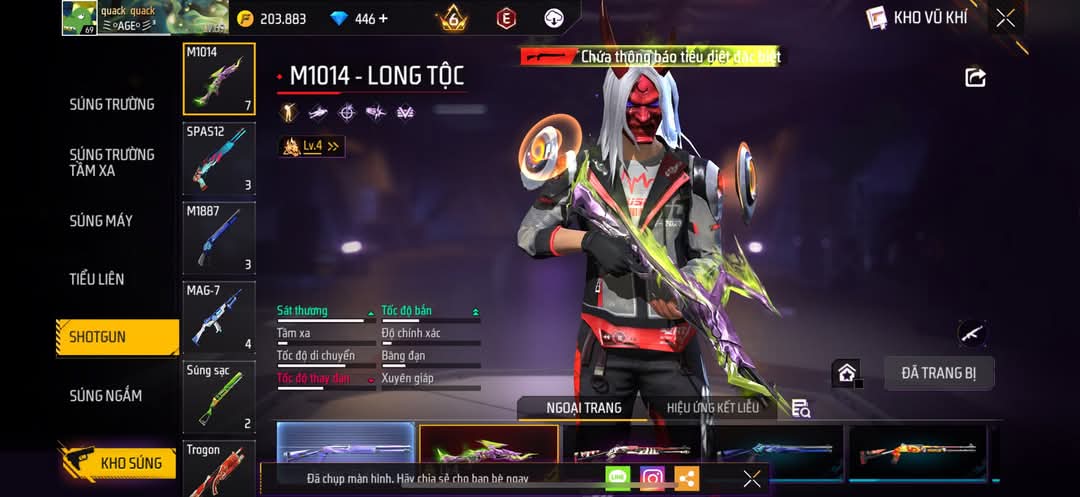Switch to the HIỆU ỨNG KẾT LIỄU tab
This screenshot has width=1080, height=497.
tap(713, 408)
